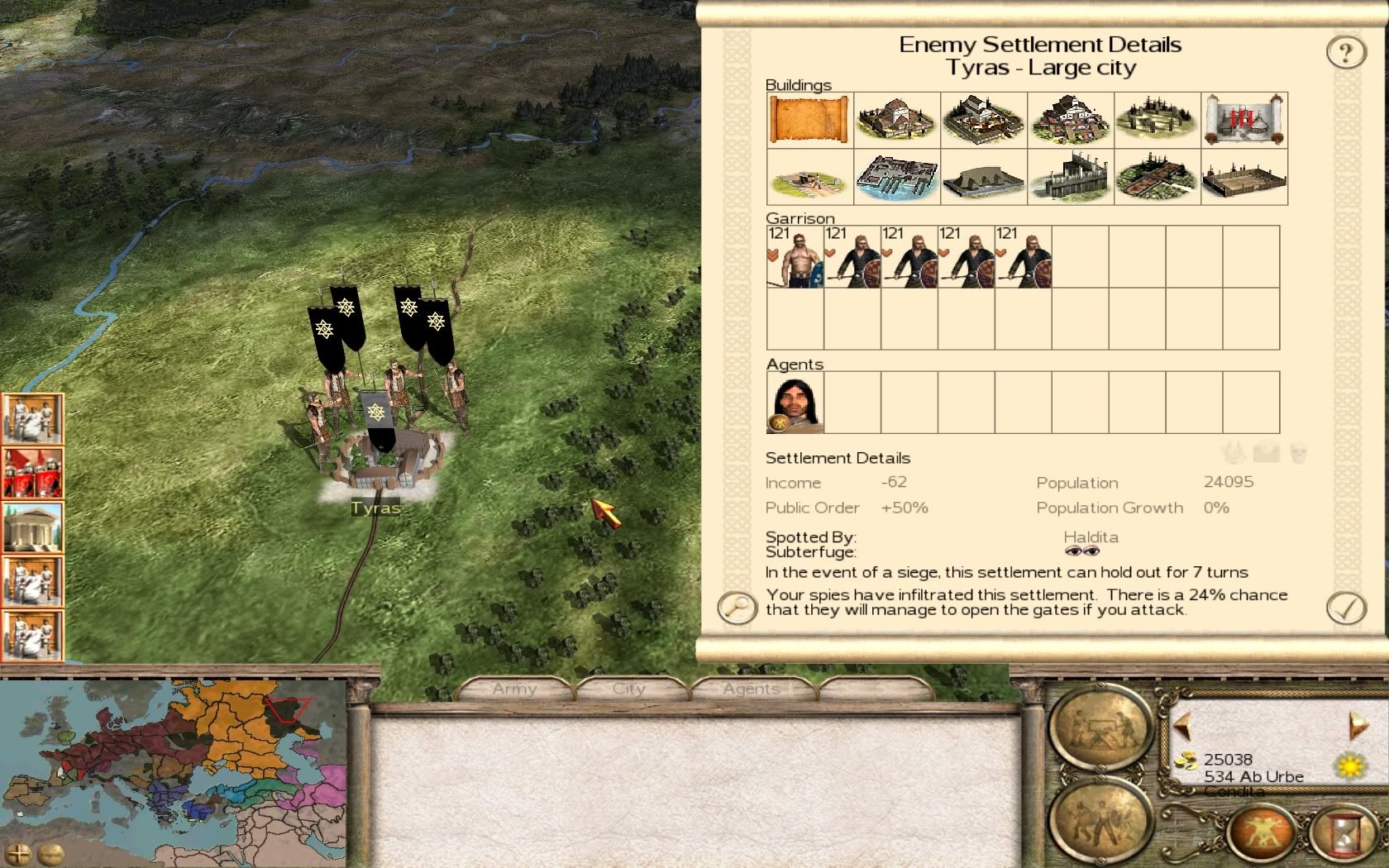The image size is (1389, 868).
Task: Zoom in the minimap with plus button
Action: (x=19, y=854)
